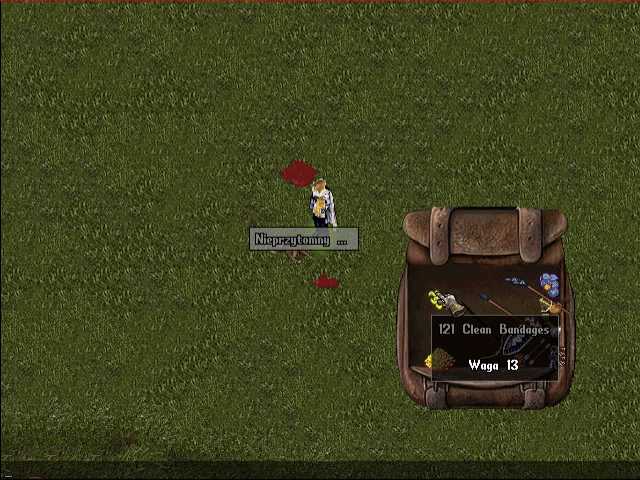
Task: Click the Nieprzytomny name label
Action: pyautogui.click(x=303, y=239)
